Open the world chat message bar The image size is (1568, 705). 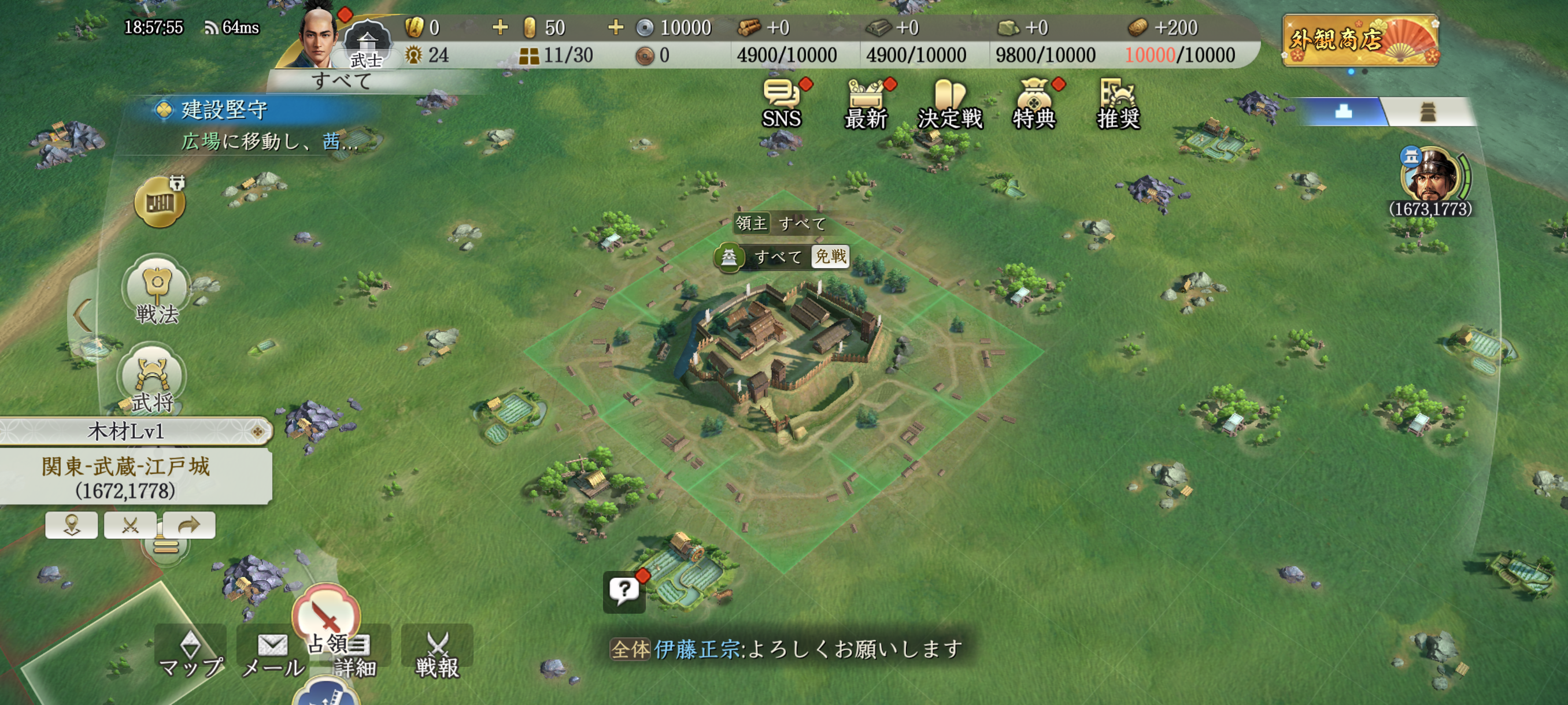click(x=785, y=649)
